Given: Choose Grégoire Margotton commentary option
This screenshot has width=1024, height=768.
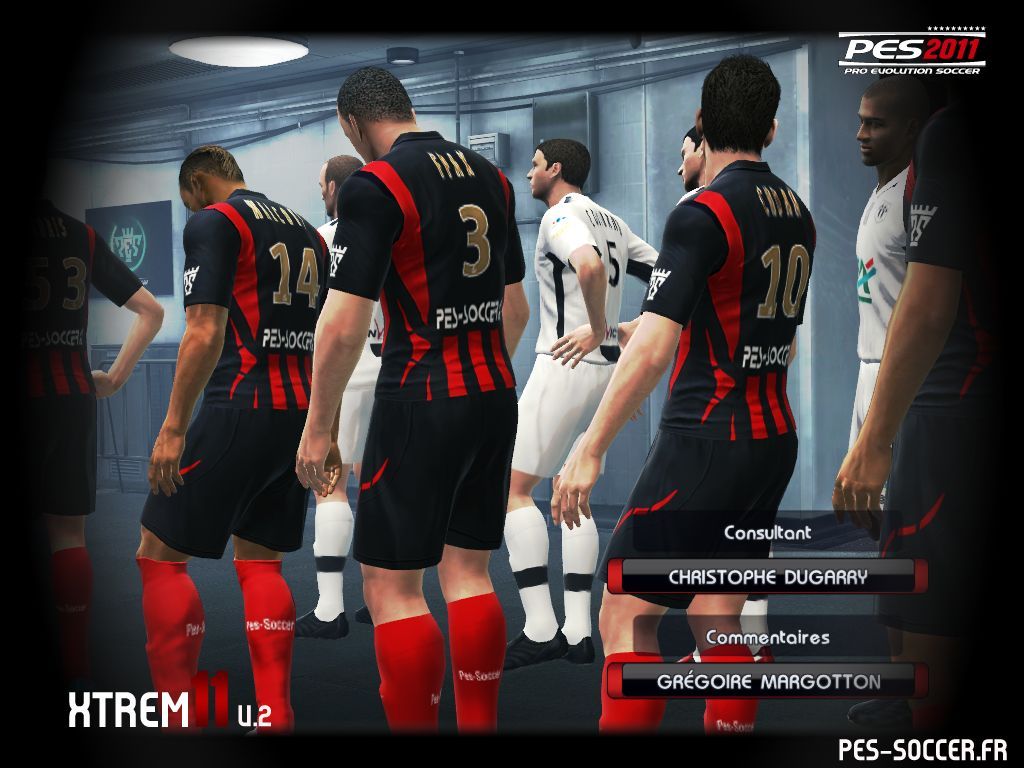Looking at the screenshot, I should click(768, 682).
